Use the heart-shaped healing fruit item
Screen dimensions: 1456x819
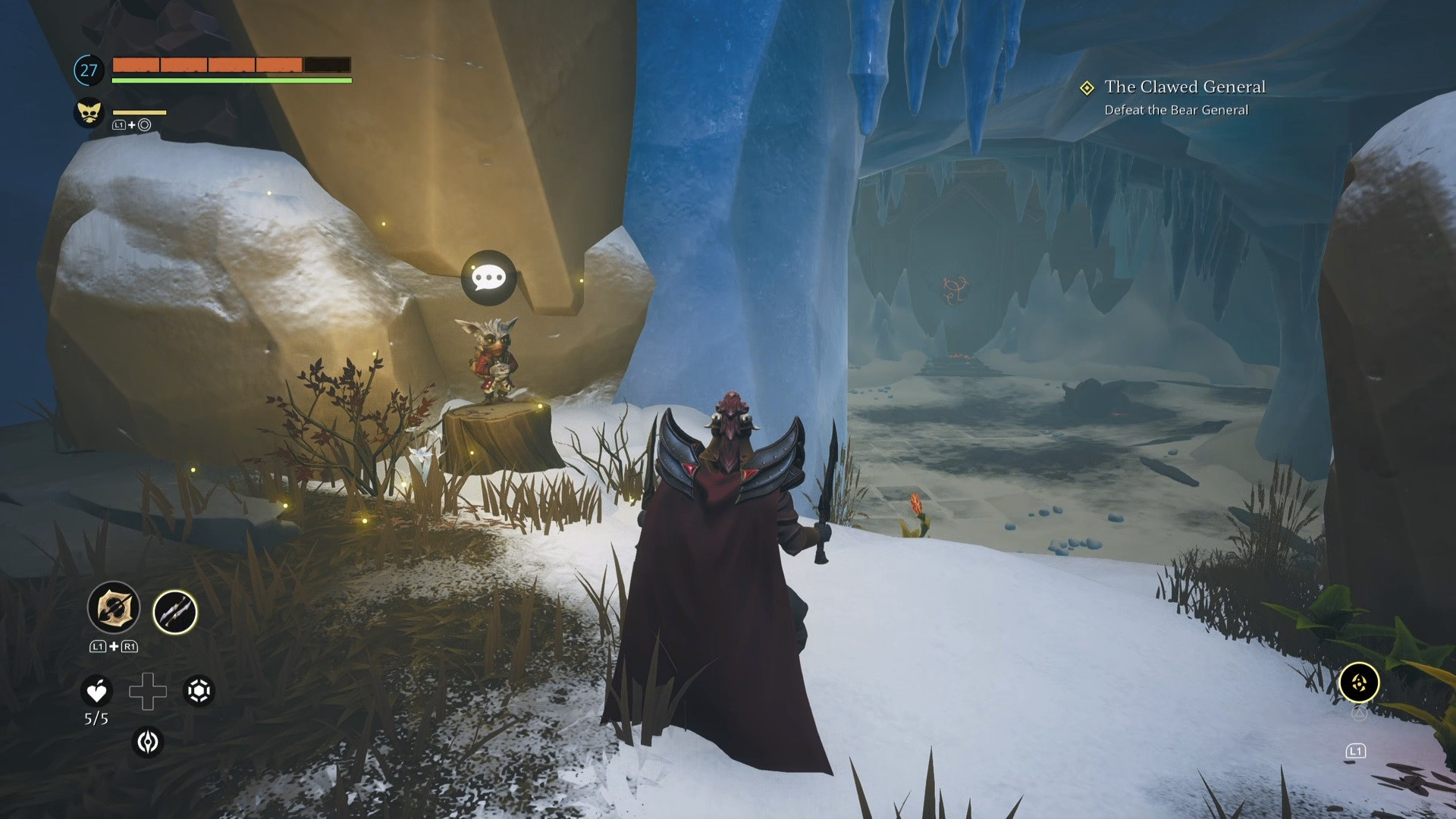point(96,691)
